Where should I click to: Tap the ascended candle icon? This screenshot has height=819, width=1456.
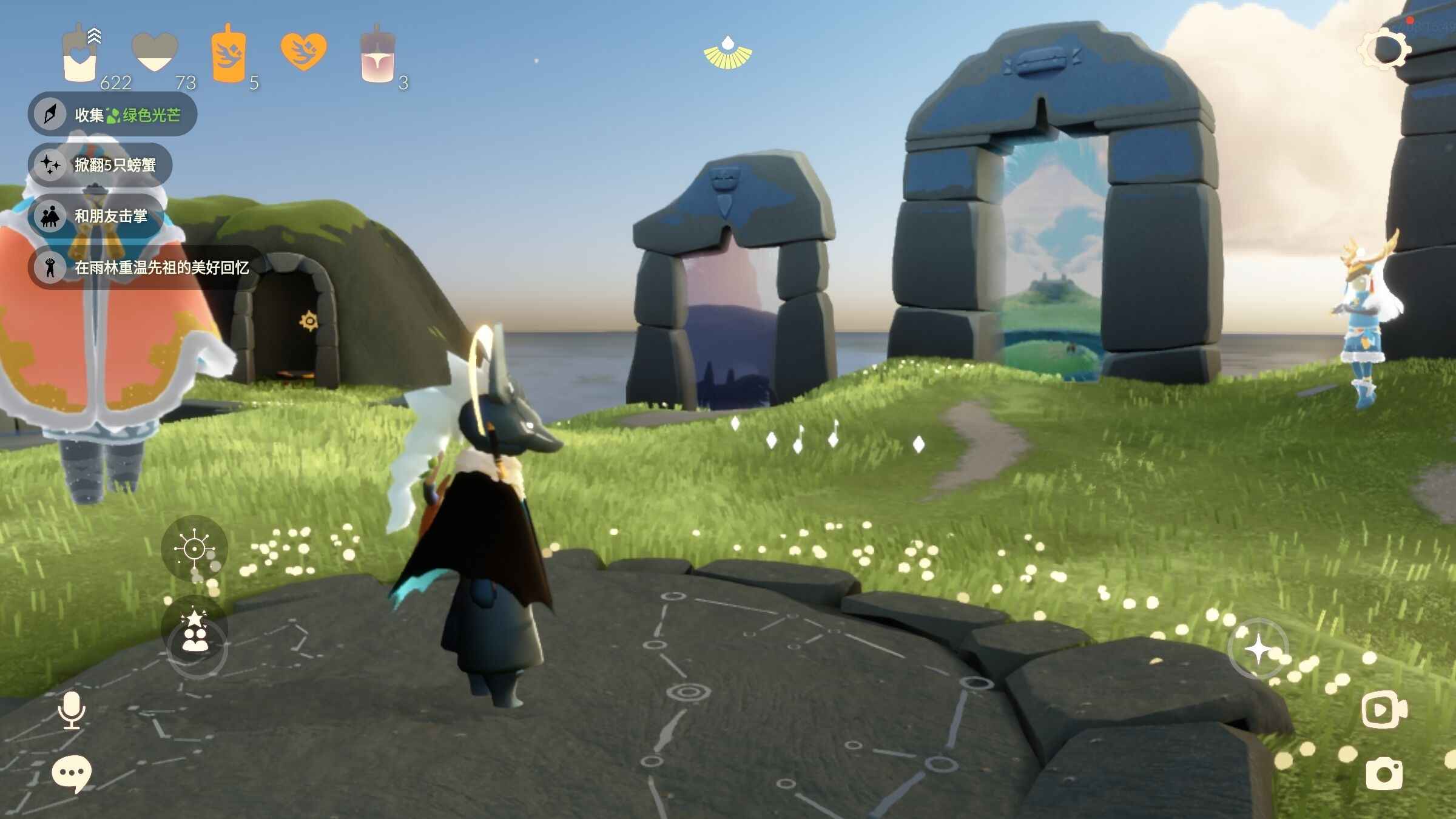(x=377, y=56)
